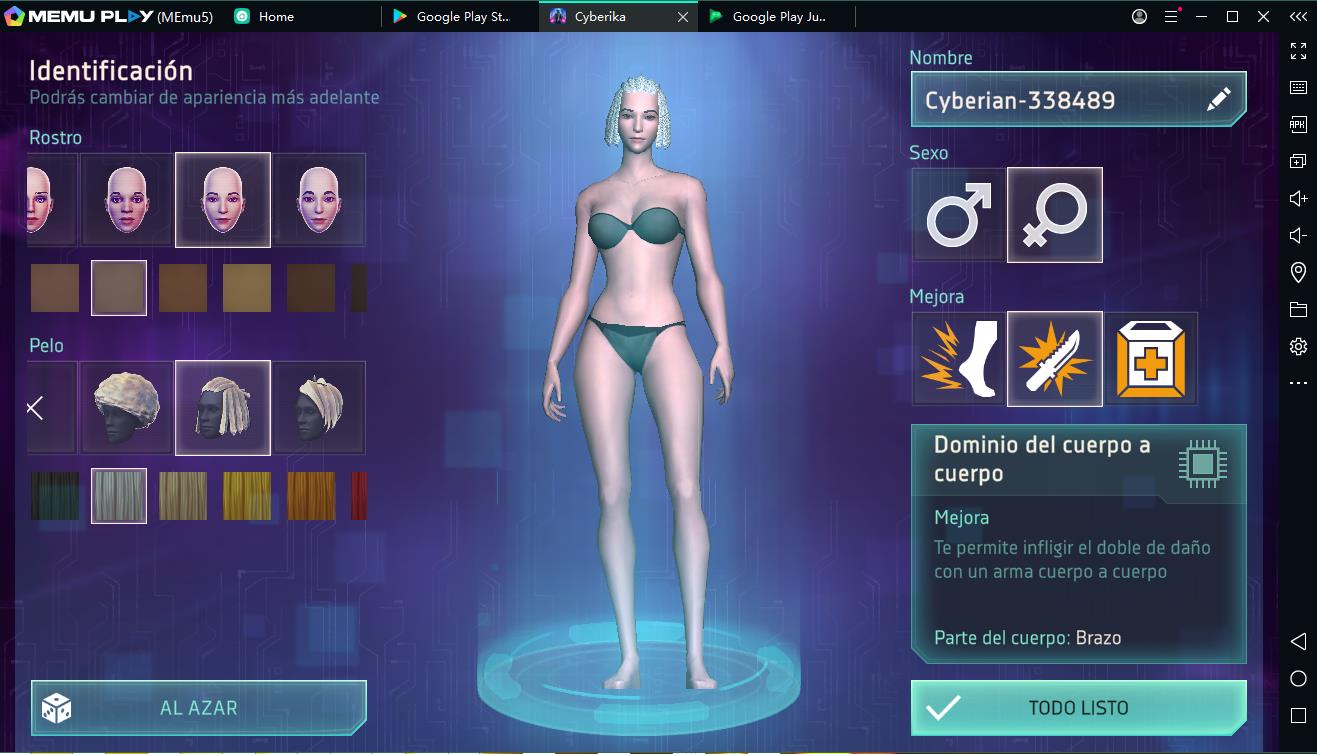Select the female gender symbol
This screenshot has width=1317, height=754.
[1055, 214]
